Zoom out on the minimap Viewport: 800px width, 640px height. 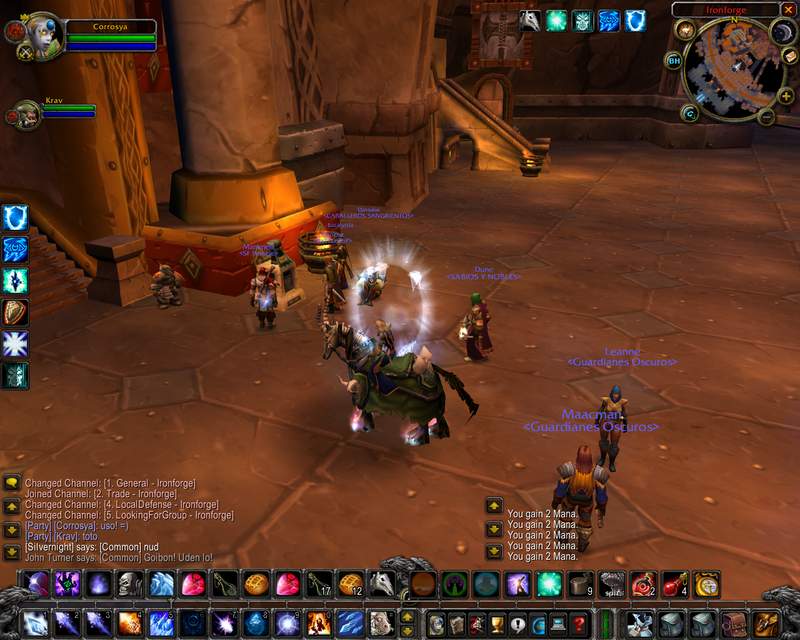coord(766,117)
